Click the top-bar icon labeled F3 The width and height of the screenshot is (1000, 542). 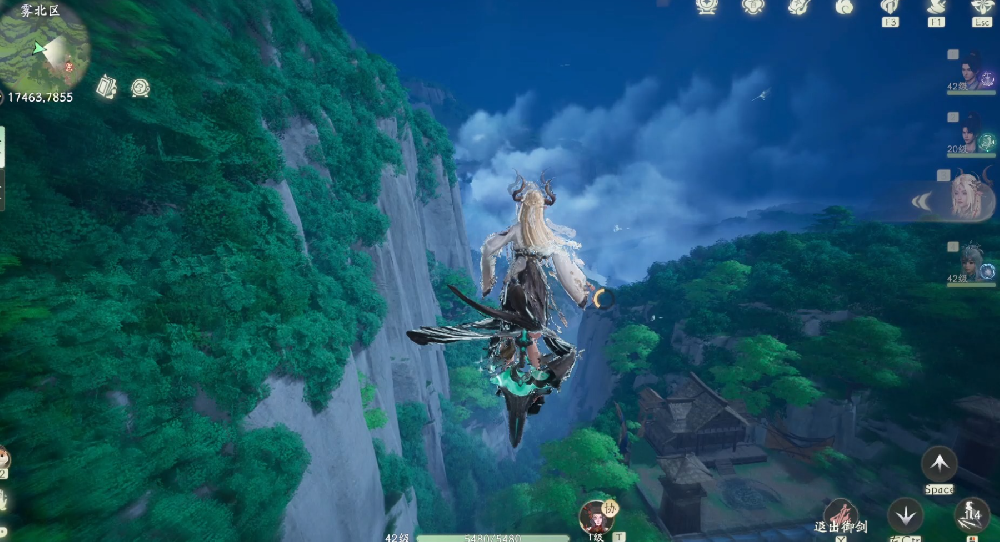pos(888,7)
